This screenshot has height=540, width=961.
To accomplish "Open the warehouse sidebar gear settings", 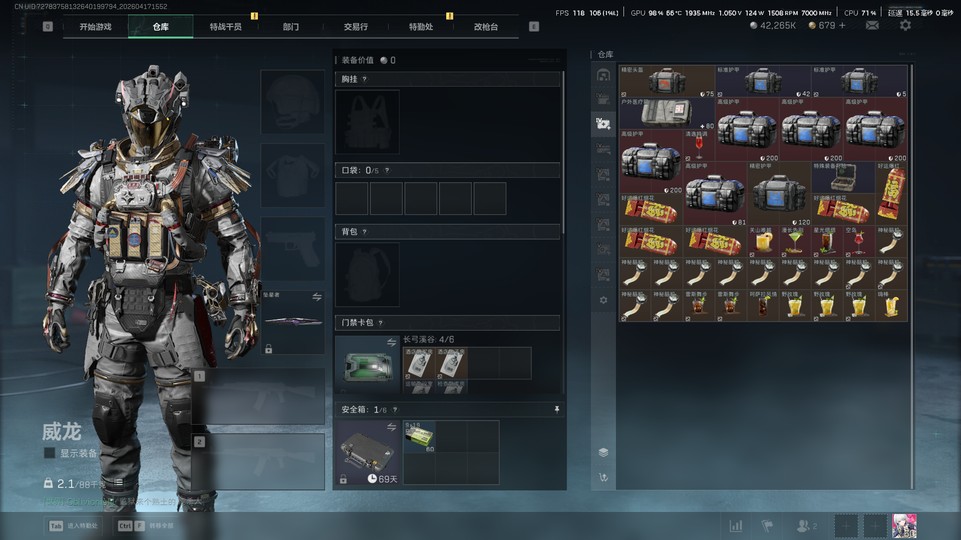I will tap(603, 300).
